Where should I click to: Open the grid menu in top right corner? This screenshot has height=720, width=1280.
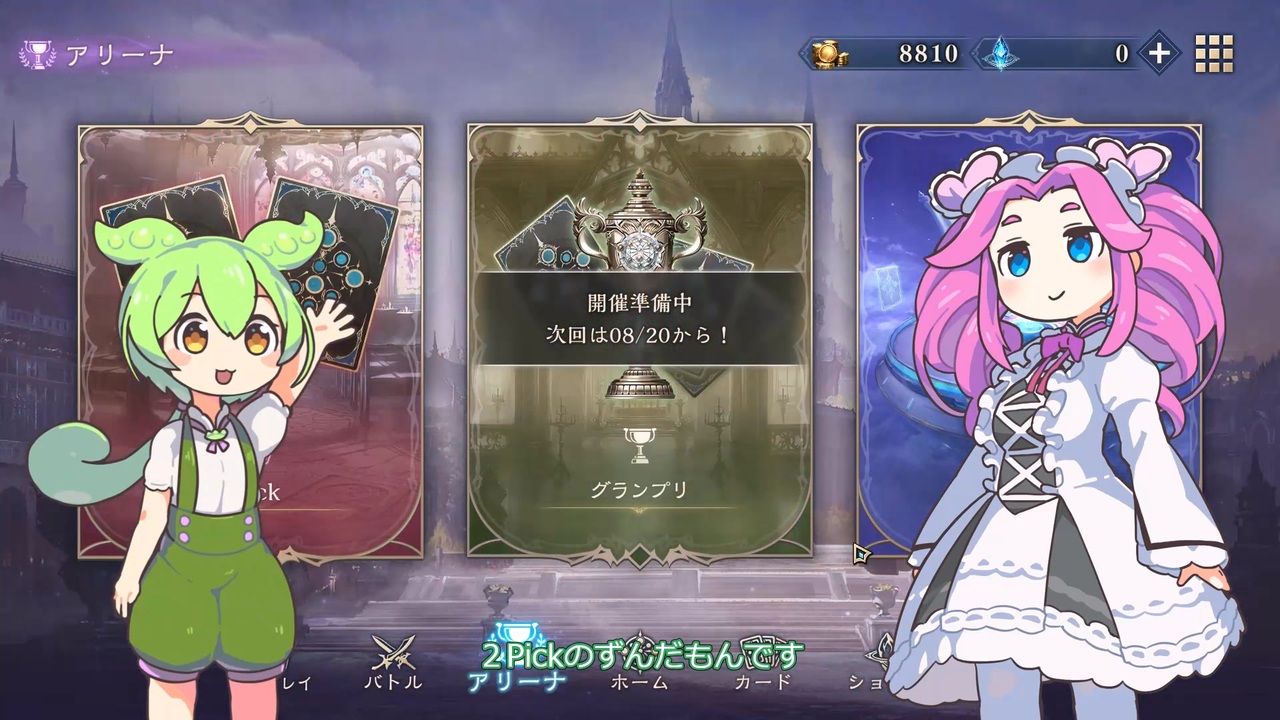tap(1215, 53)
